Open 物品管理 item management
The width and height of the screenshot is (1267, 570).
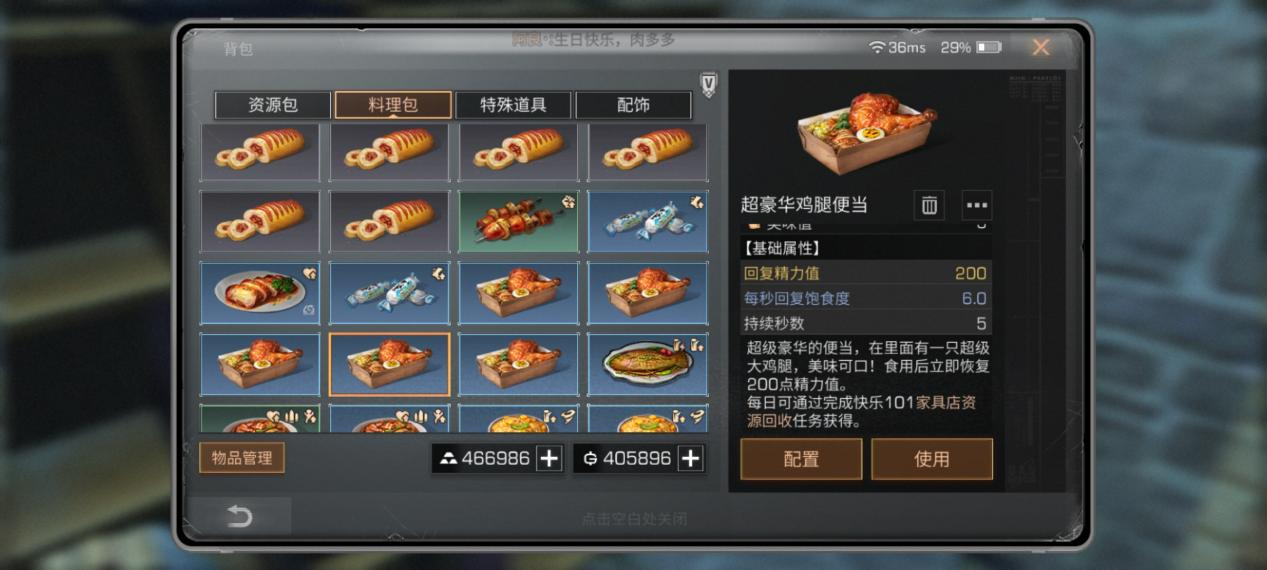point(242,458)
